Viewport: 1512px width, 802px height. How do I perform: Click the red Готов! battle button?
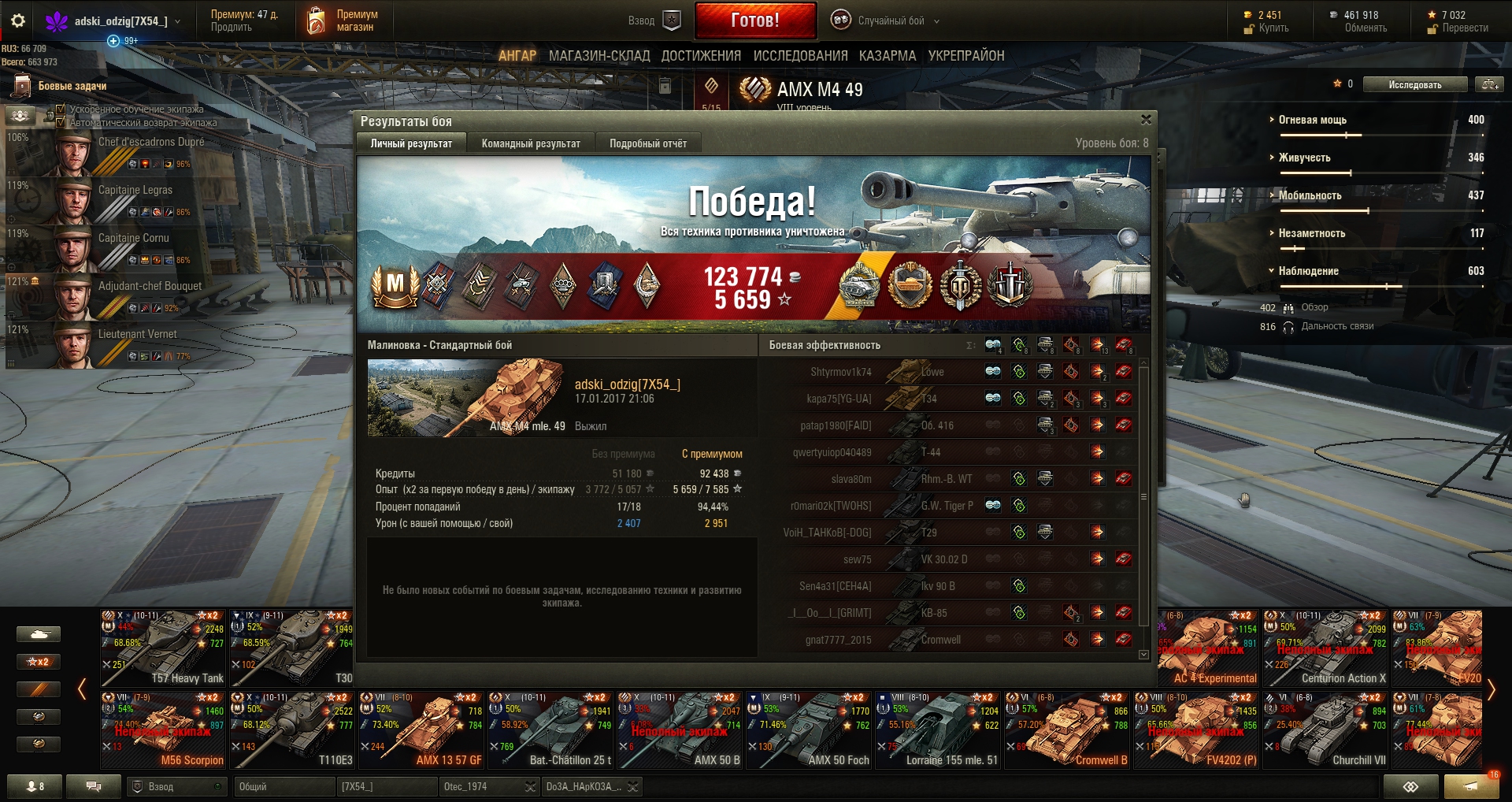click(x=755, y=20)
